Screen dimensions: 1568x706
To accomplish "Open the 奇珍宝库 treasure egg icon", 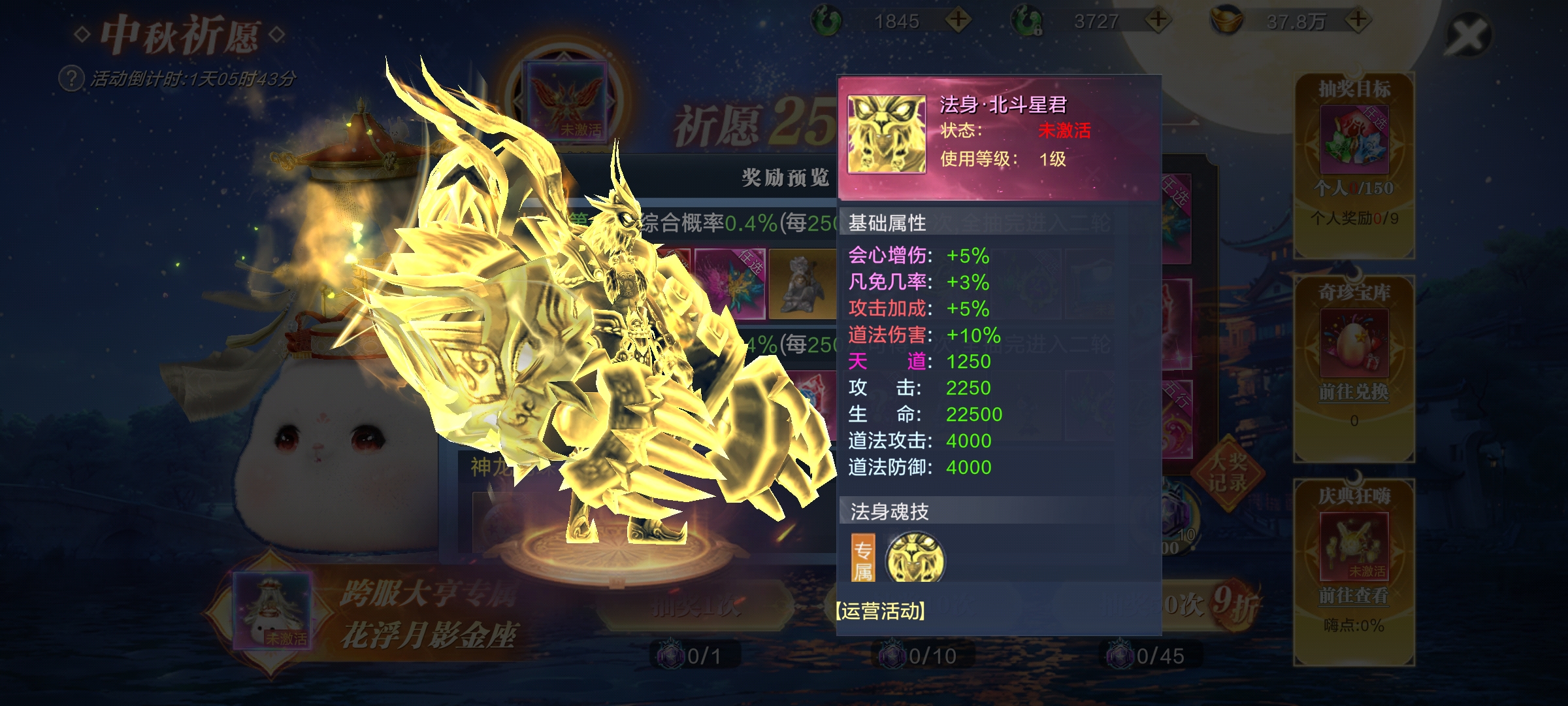I will 1354,342.
